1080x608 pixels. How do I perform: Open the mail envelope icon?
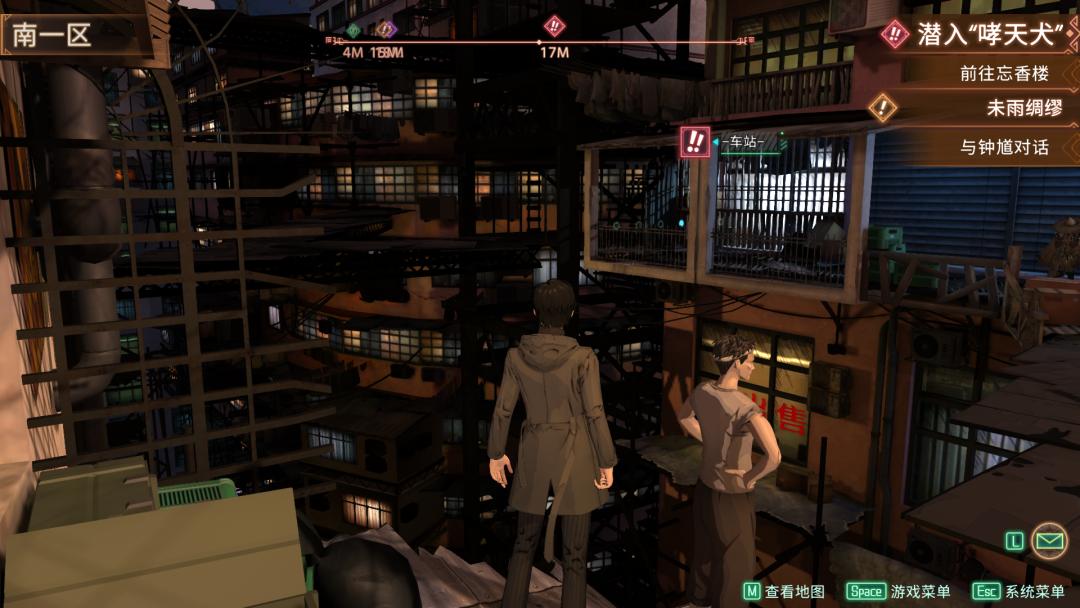pos(1048,540)
